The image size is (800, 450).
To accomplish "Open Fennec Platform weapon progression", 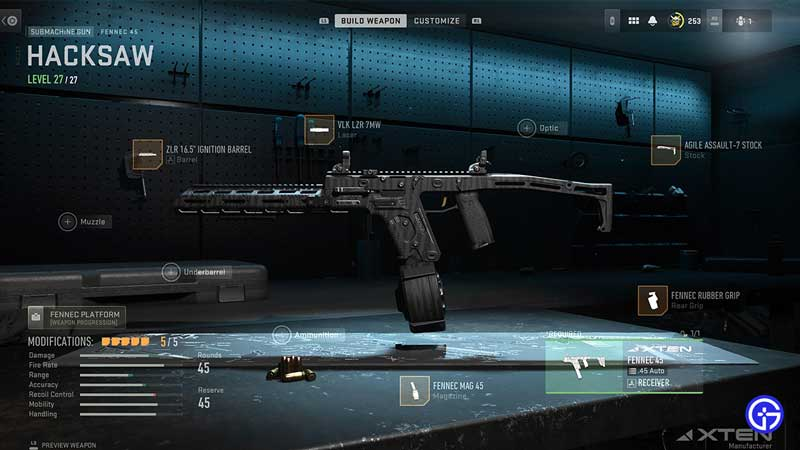I will [77, 318].
